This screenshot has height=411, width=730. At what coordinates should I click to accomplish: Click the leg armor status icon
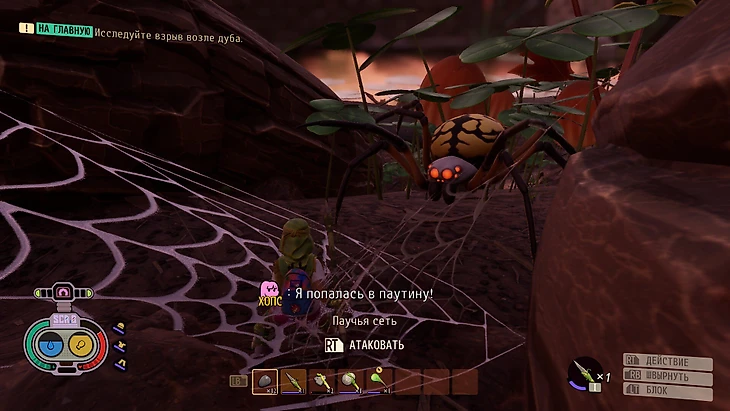119,364
